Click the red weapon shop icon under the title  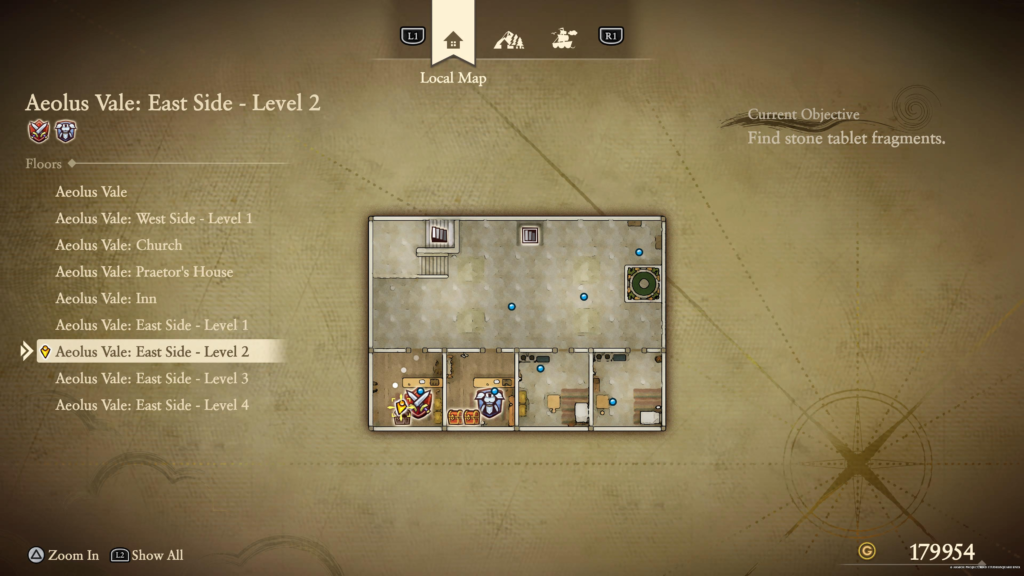(39, 131)
